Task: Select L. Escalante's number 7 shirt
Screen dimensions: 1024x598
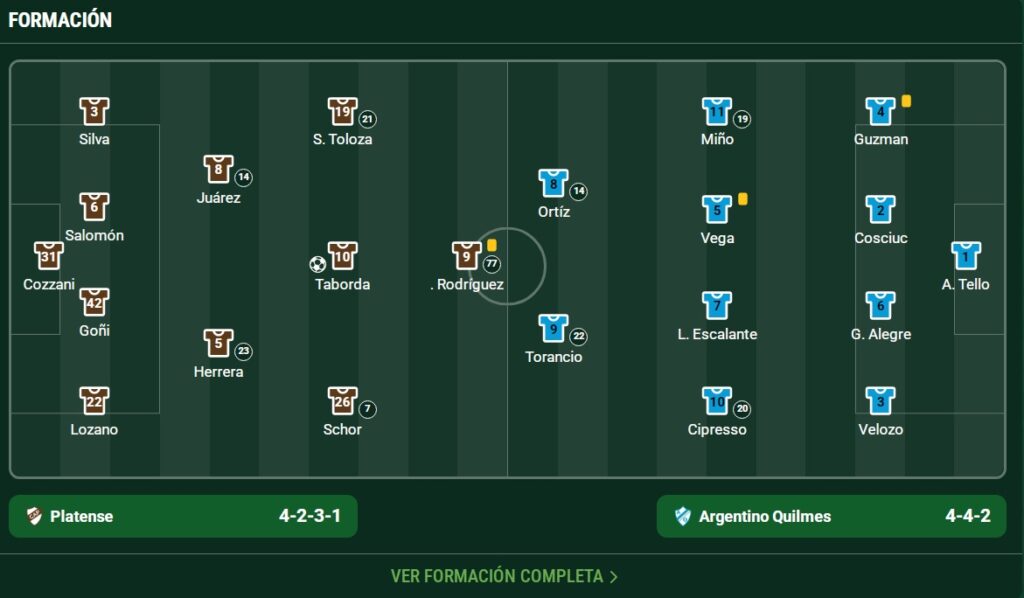Action: pos(717,305)
